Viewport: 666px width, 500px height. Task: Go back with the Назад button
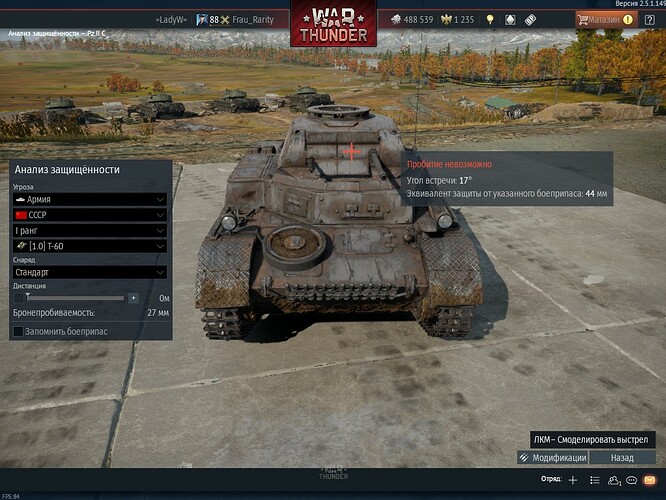tap(622, 457)
